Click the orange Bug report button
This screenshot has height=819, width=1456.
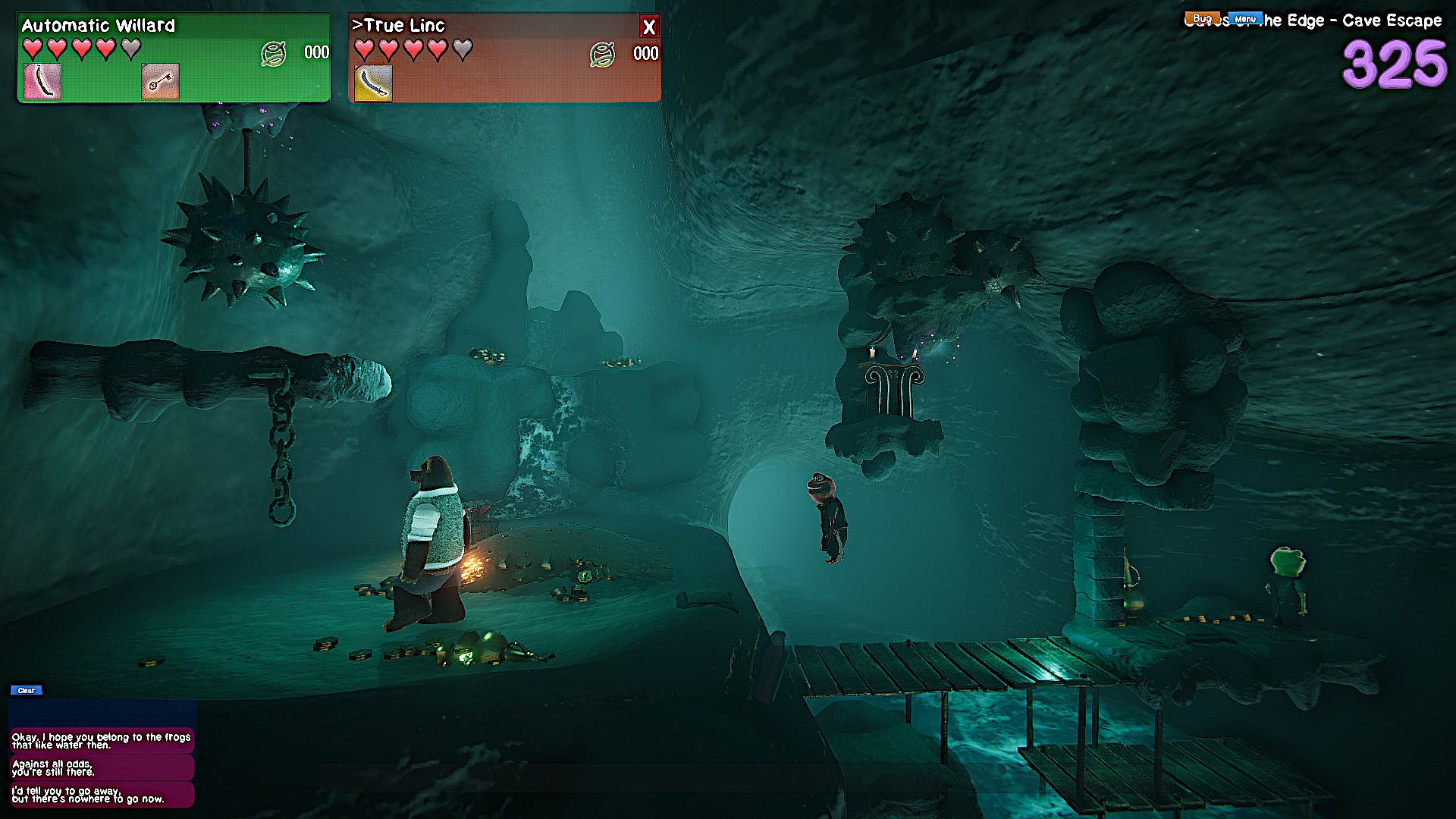1203,18
